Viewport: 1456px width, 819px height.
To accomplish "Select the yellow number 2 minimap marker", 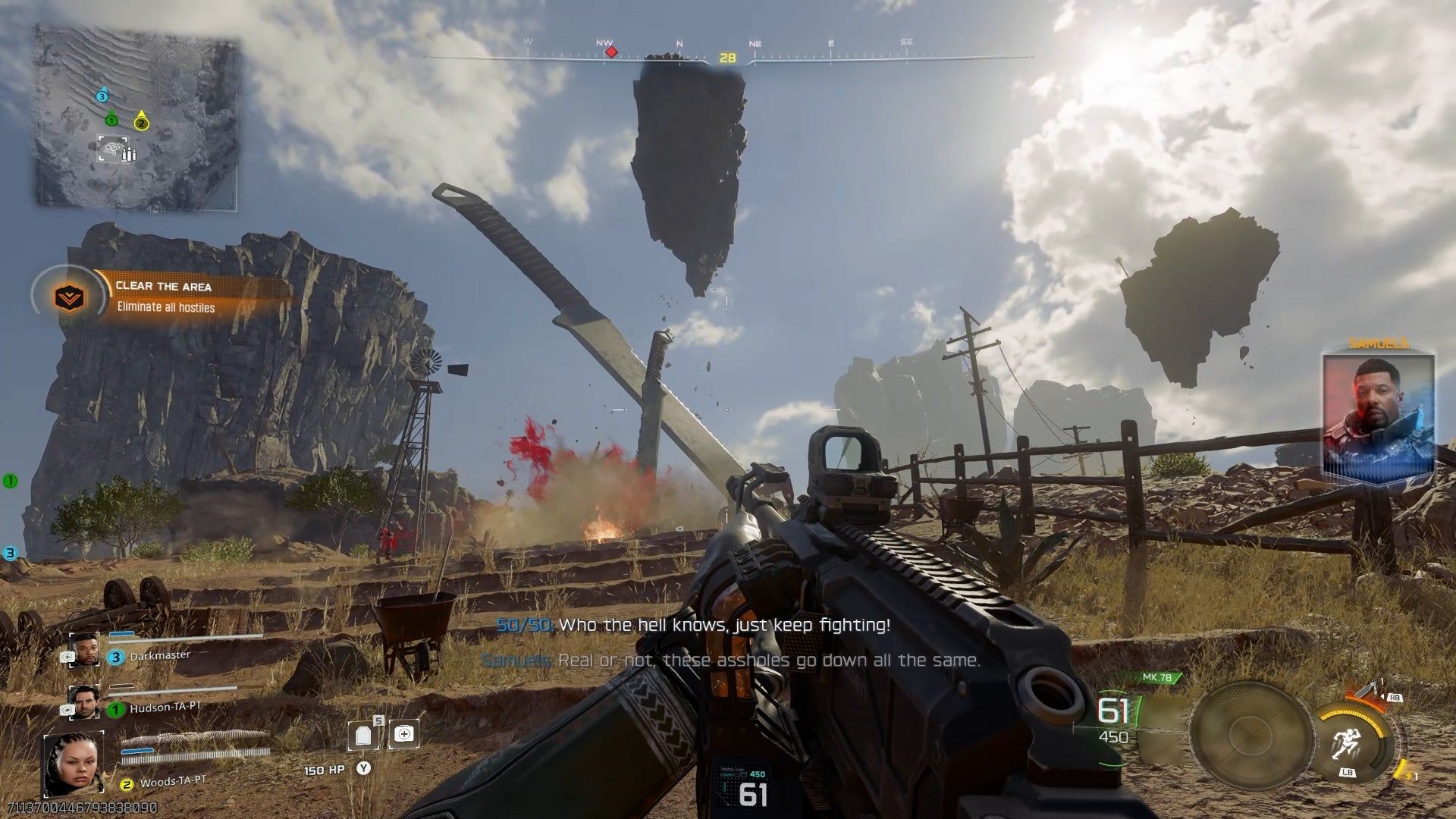I will [x=141, y=123].
